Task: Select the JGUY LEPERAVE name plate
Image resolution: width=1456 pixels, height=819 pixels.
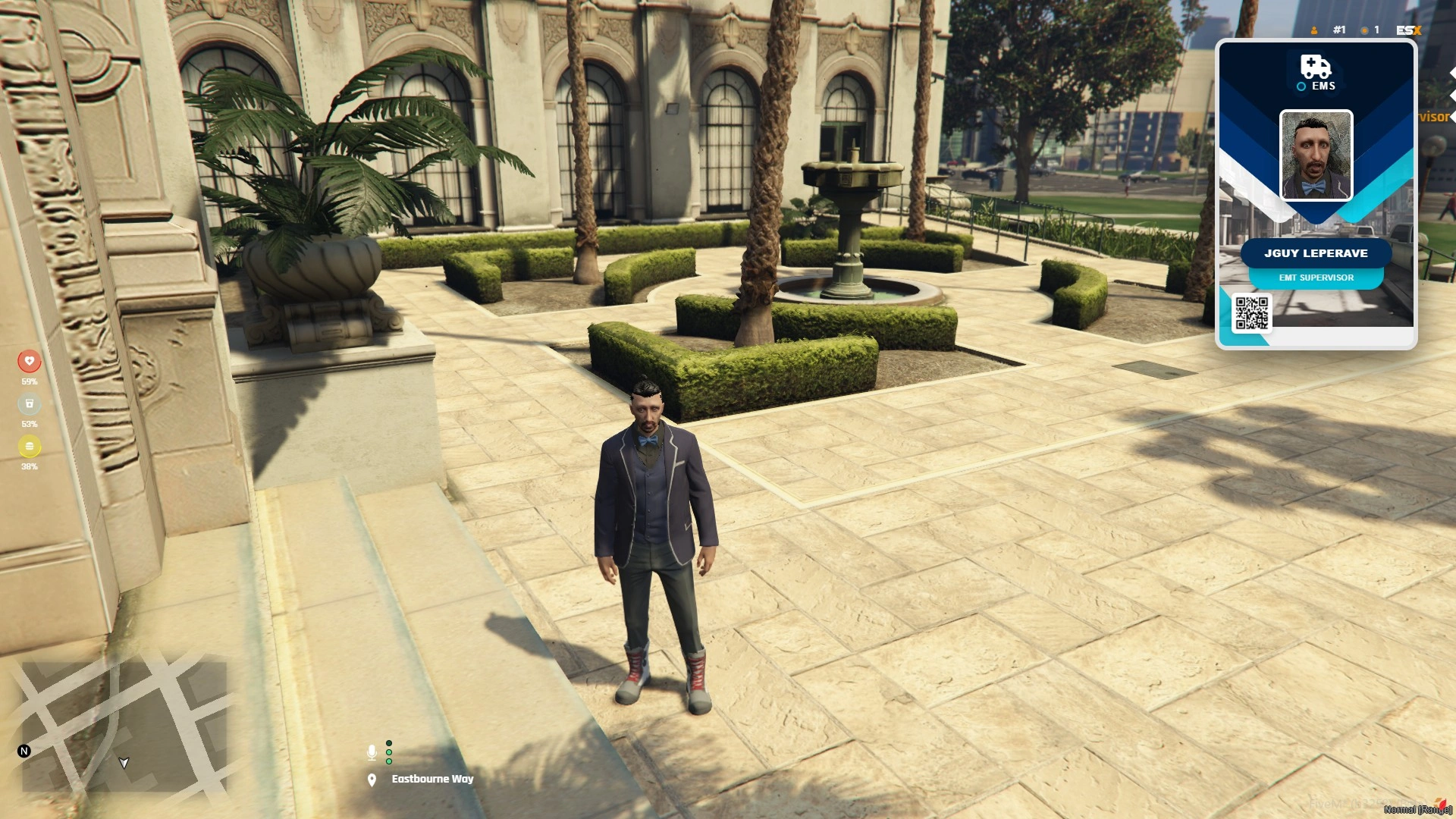Action: tap(1316, 253)
